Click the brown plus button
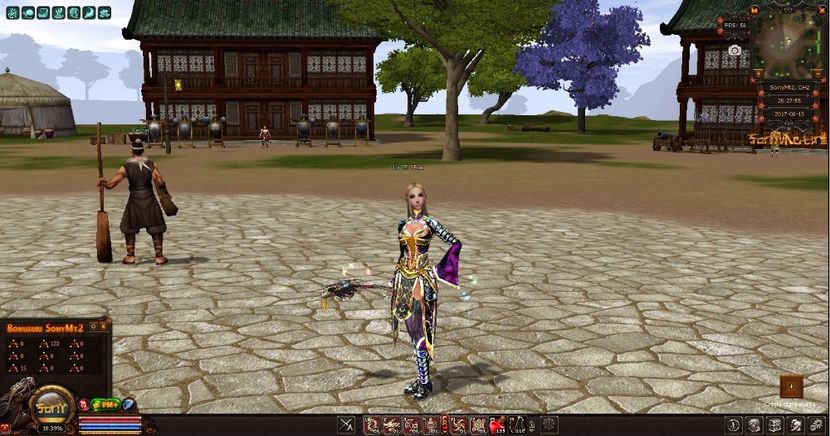830x436 pixels. point(791,386)
